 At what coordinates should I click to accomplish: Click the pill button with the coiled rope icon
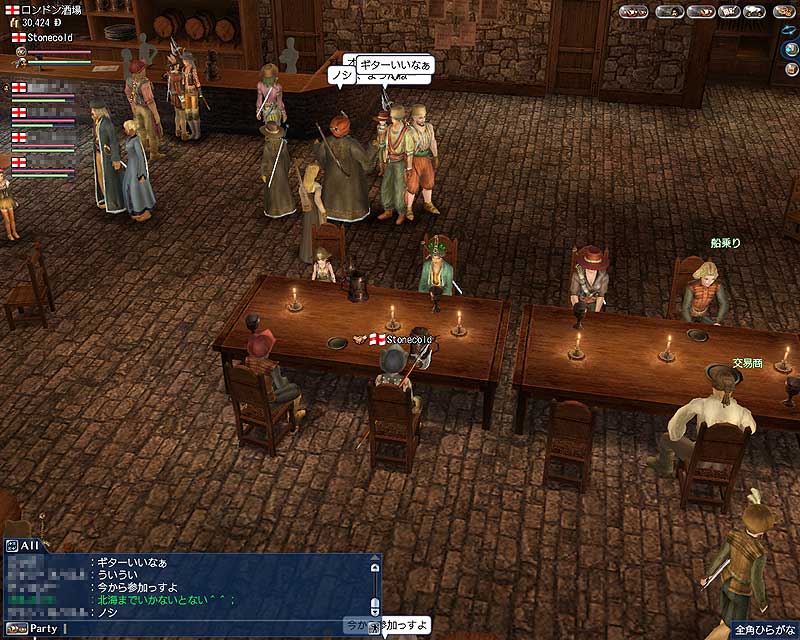pos(785,12)
